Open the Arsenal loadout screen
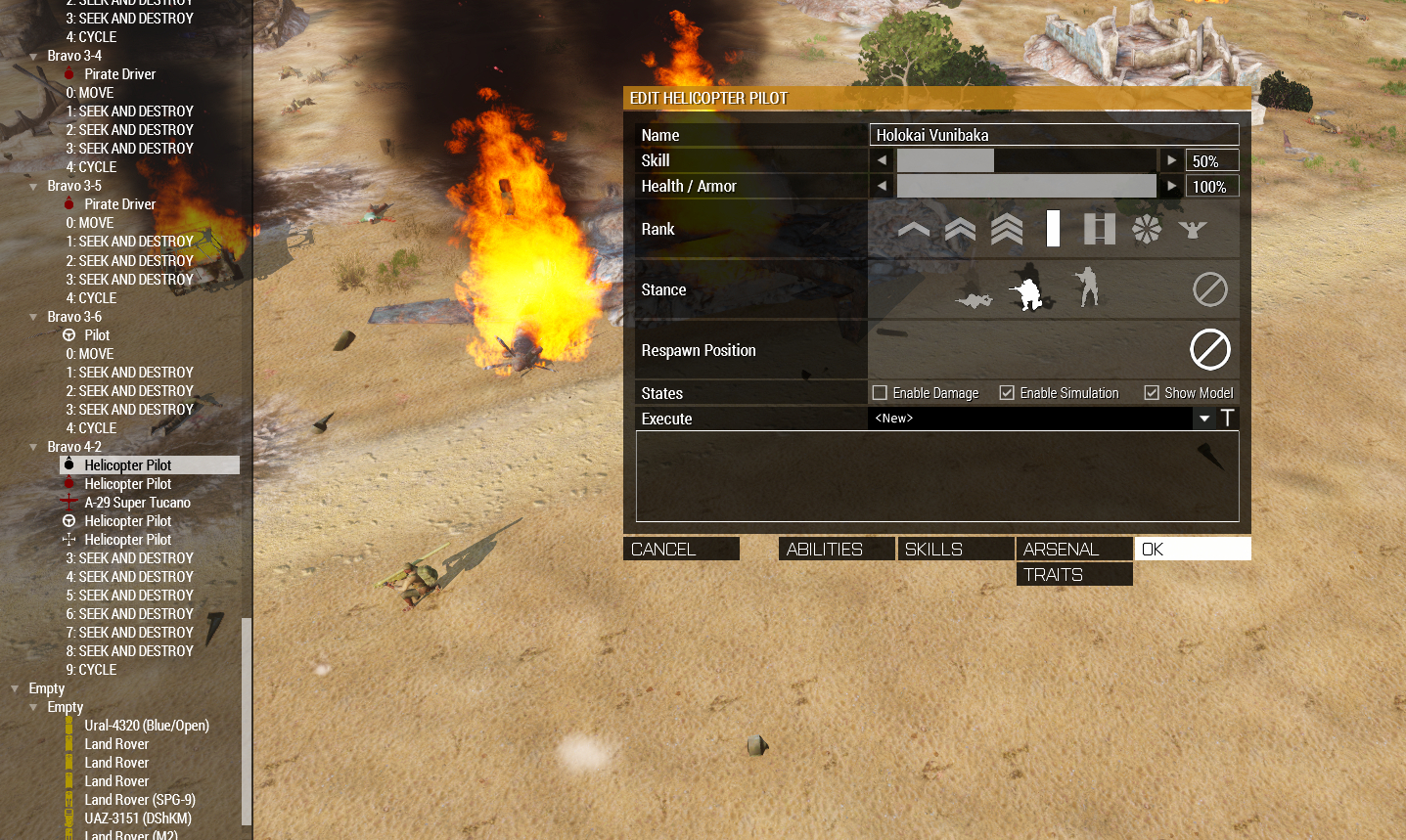 point(1073,549)
